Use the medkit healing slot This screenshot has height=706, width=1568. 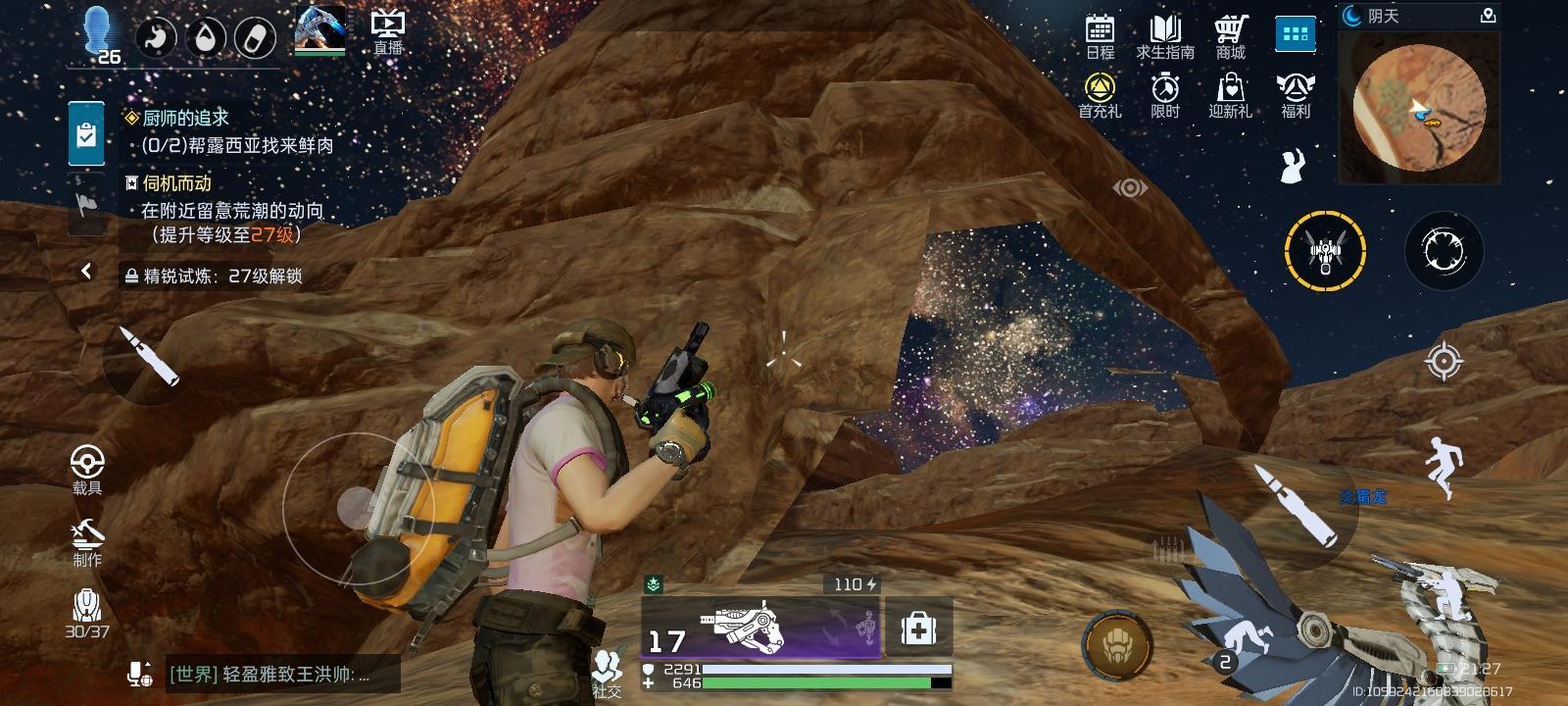click(x=918, y=629)
